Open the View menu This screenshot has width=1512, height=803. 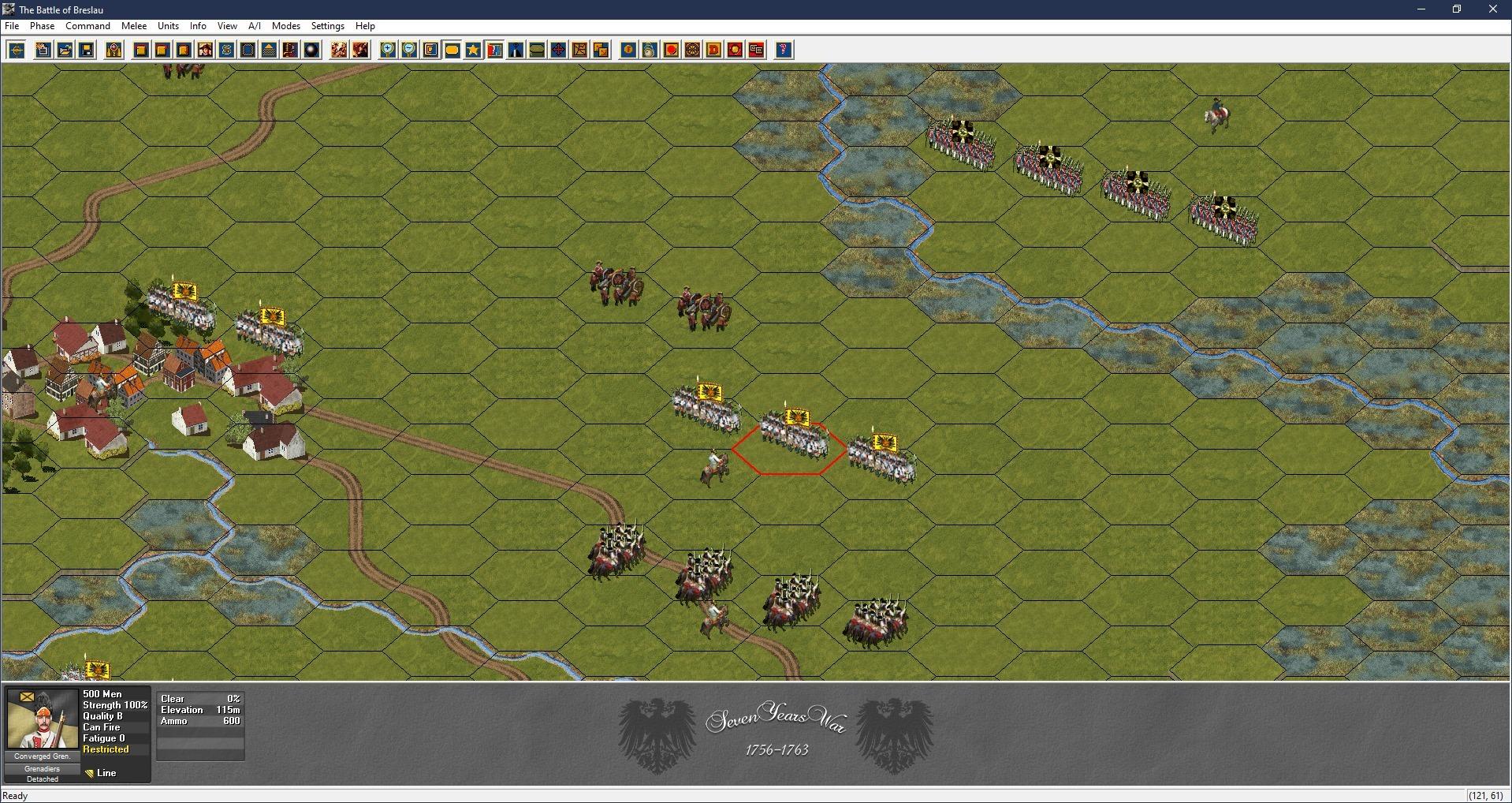coord(227,26)
